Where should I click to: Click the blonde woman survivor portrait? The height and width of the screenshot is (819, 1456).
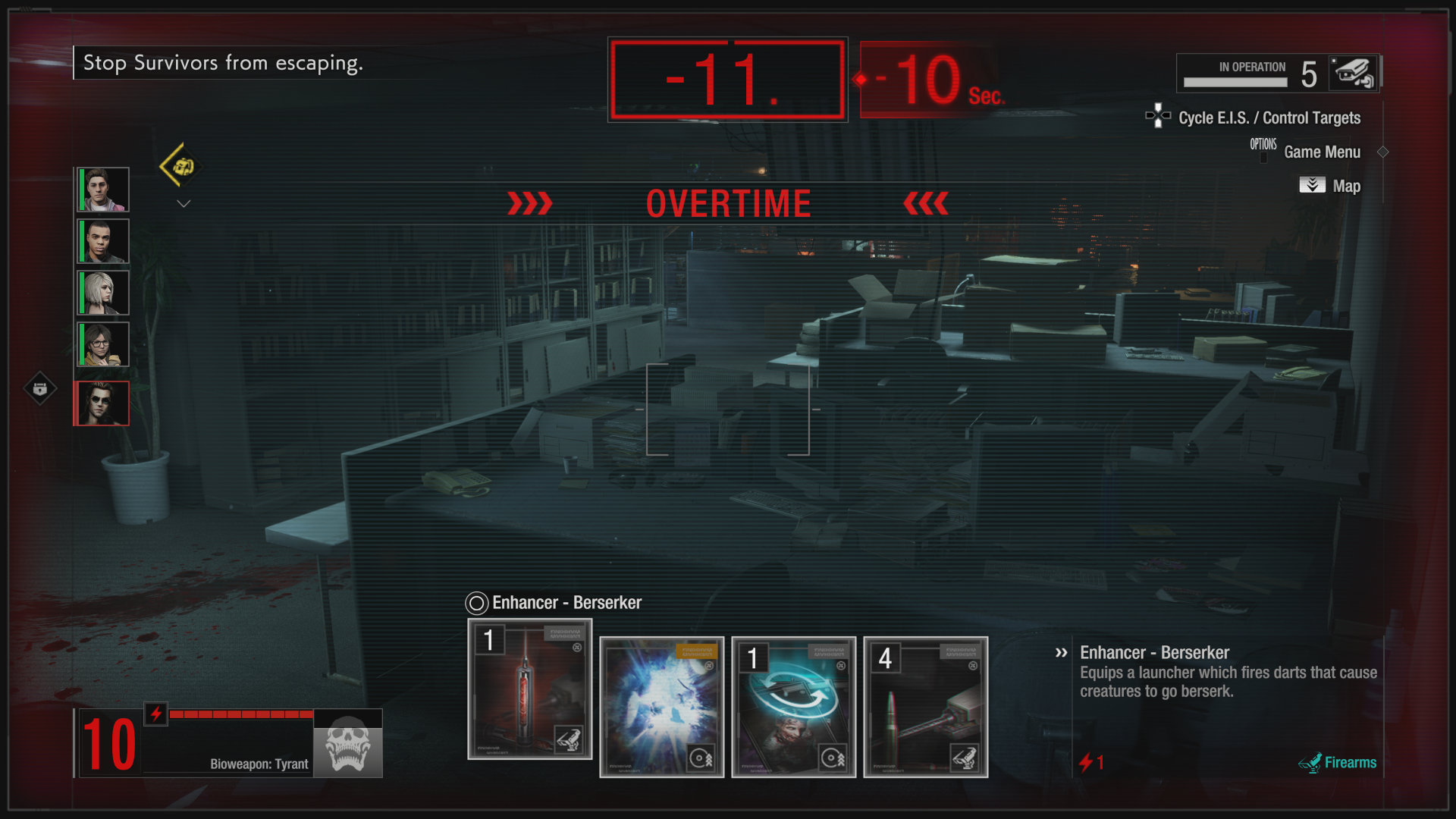103,293
